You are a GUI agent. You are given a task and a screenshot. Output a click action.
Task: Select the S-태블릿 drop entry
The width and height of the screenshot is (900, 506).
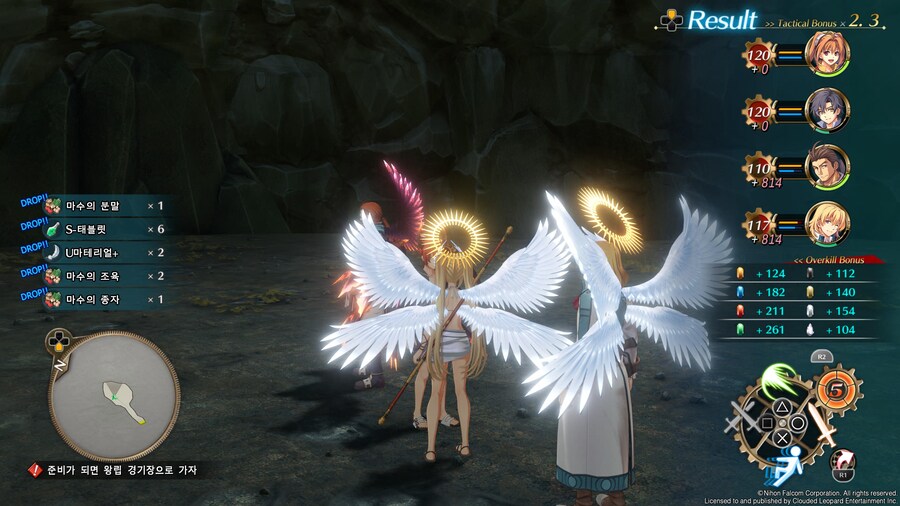click(100, 230)
